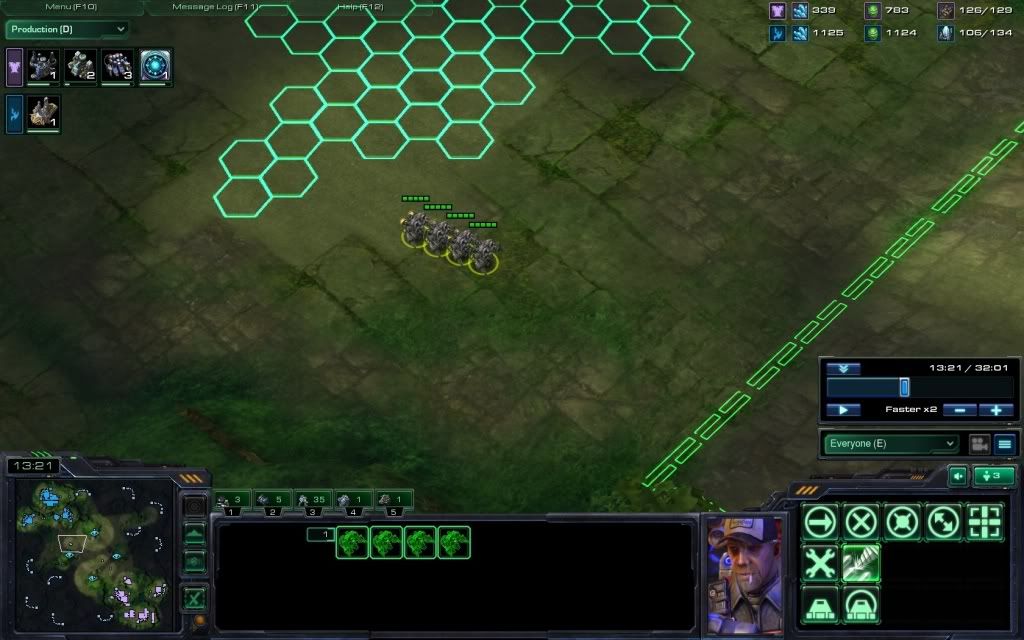1024x640 pixels.
Task: Select control group 2 with 5 units
Action: [272, 499]
